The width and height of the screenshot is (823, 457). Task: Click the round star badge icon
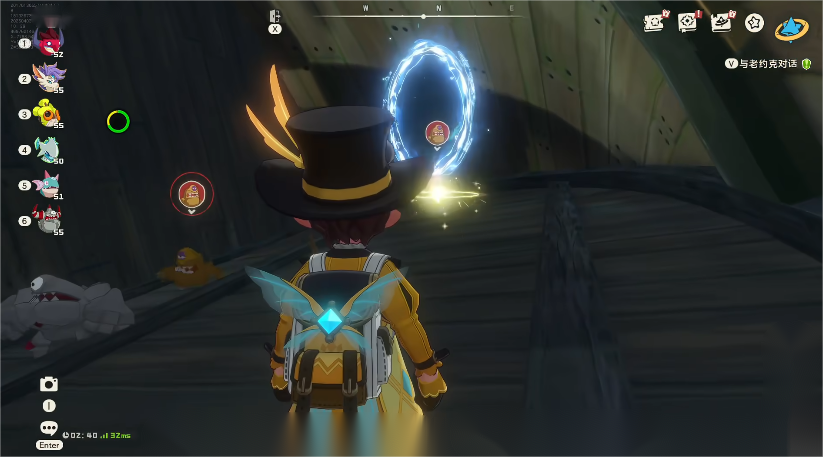pyautogui.click(x=755, y=22)
